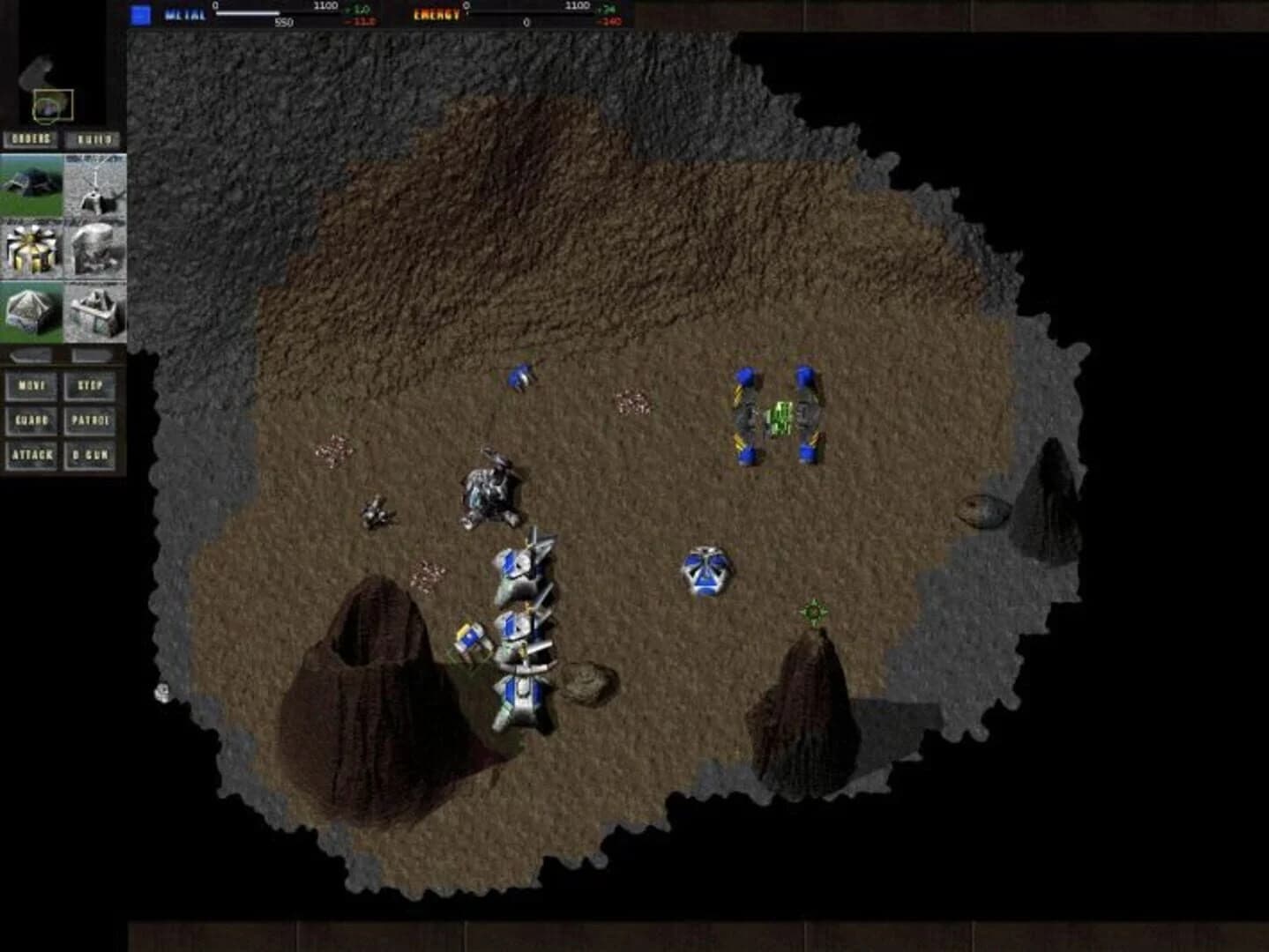The image size is (1269, 952).
Task: Click the viewport indicator box on the minimap
Action: [55, 103]
